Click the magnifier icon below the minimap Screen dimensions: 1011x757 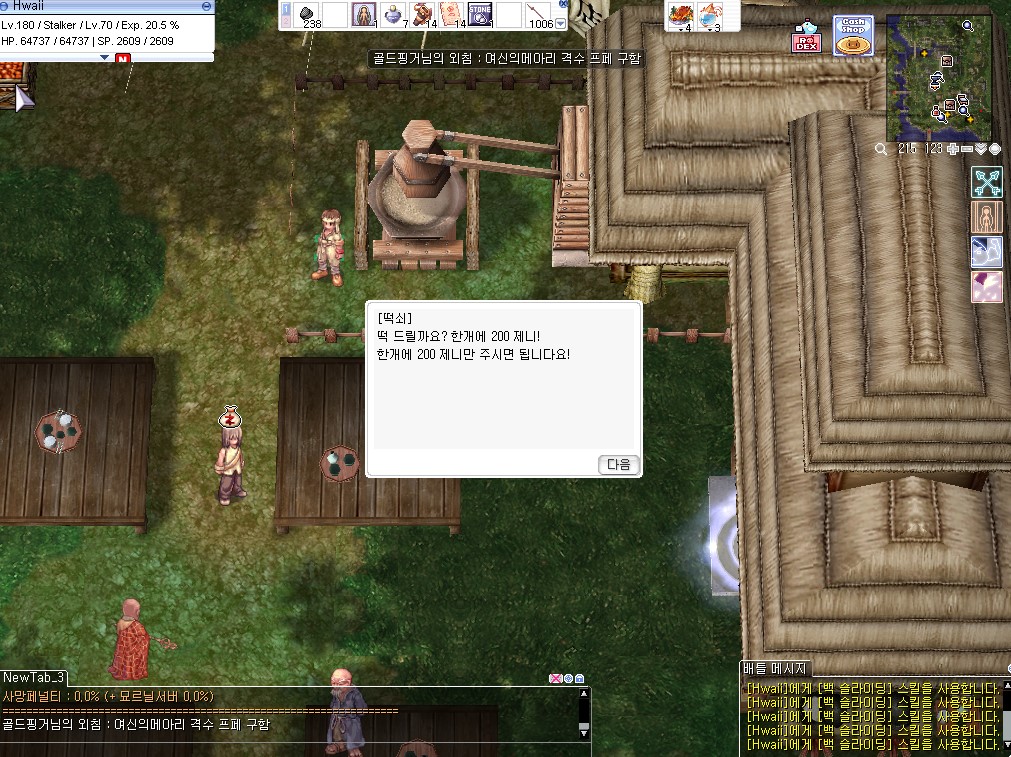pos(881,149)
